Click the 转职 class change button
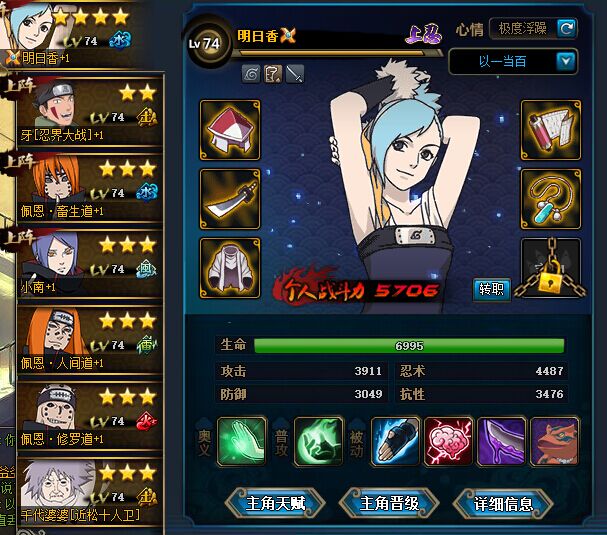Viewport: 607px width, 535px height. (x=492, y=290)
